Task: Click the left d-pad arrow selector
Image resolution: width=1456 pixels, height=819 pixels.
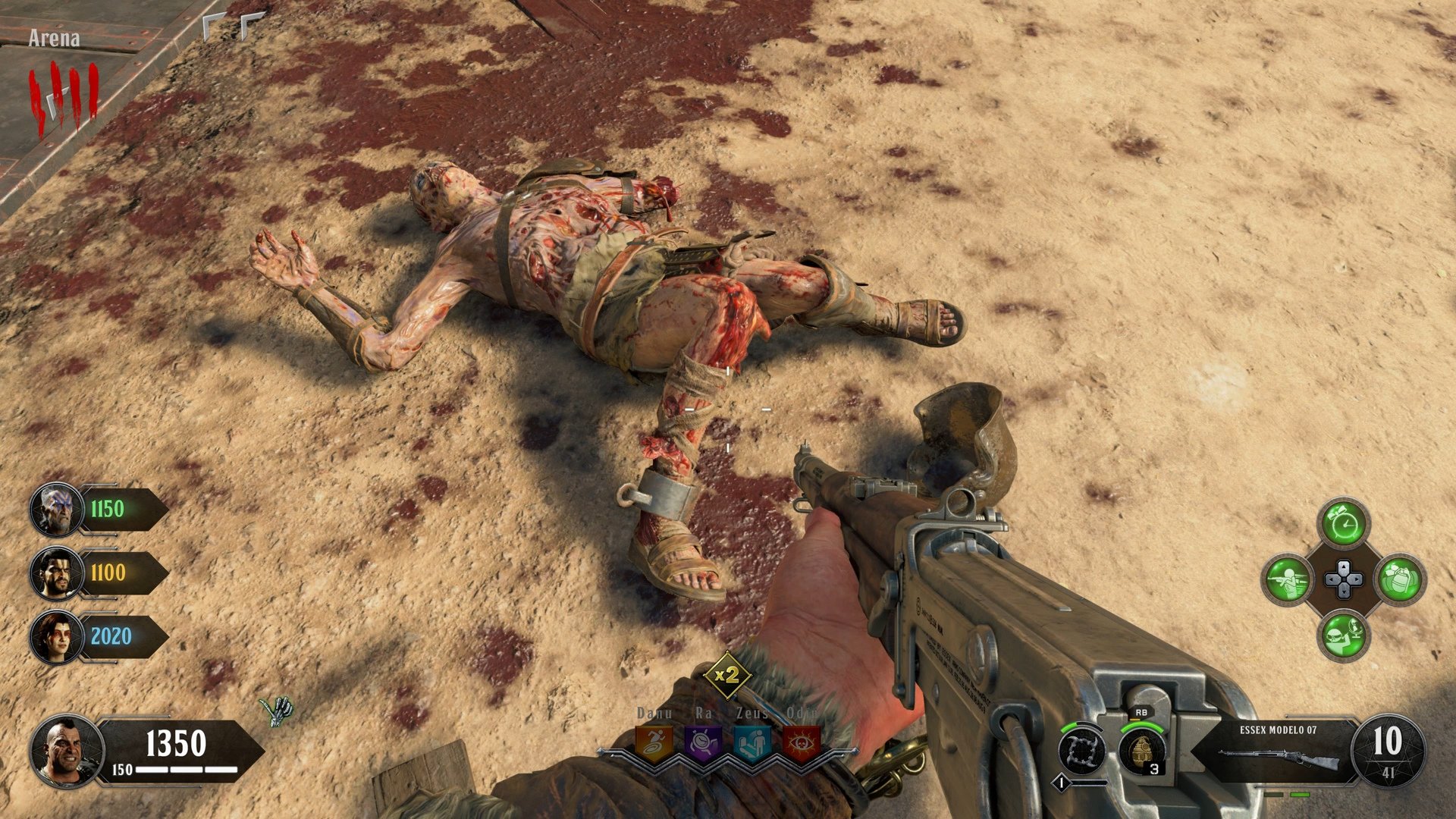Action: click(x=1330, y=579)
